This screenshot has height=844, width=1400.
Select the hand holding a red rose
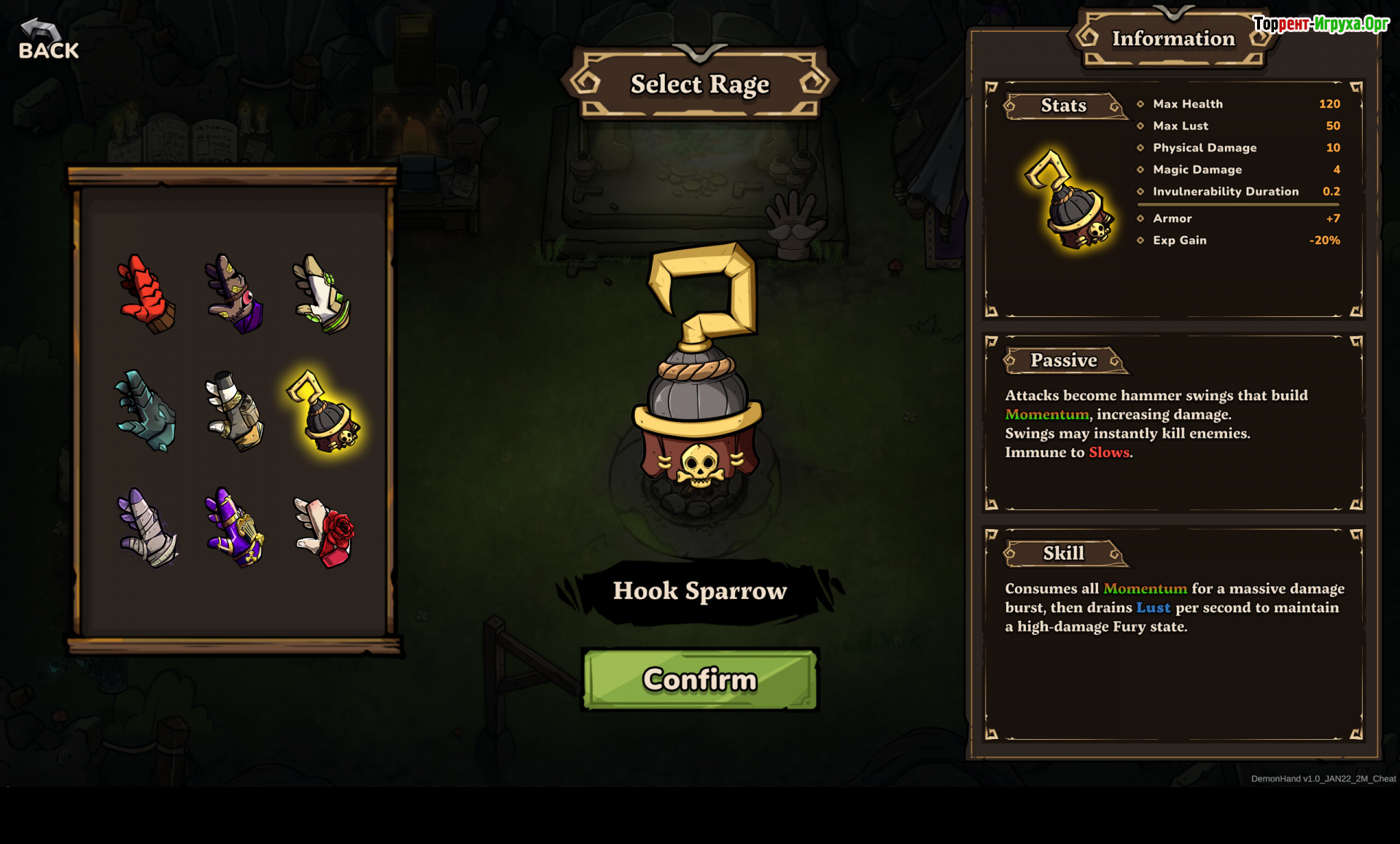pyautogui.click(x=324, y=531)
